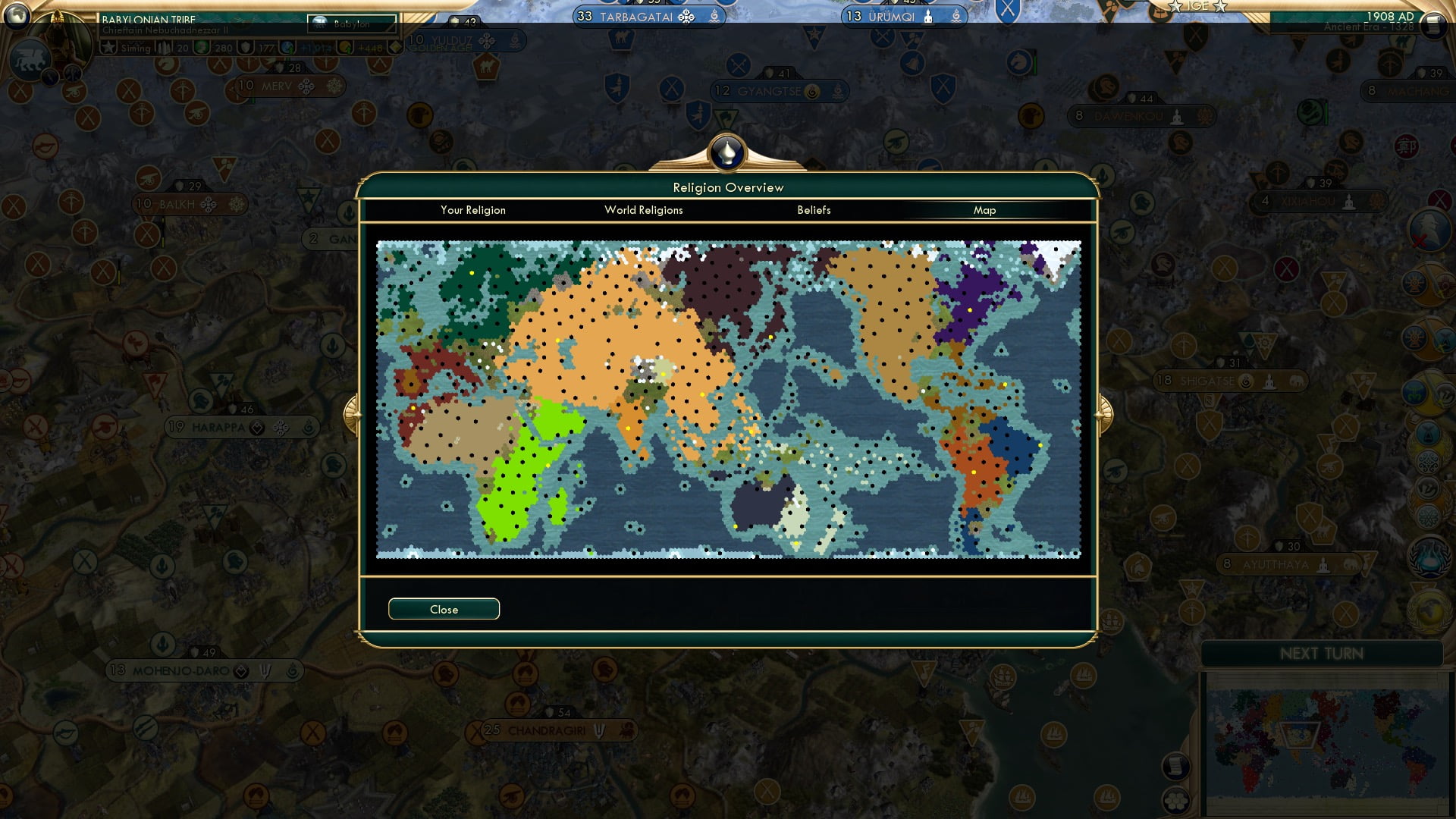Switch to the World Religions tab
Screen dimensions: 1456x819
(643, 210)
